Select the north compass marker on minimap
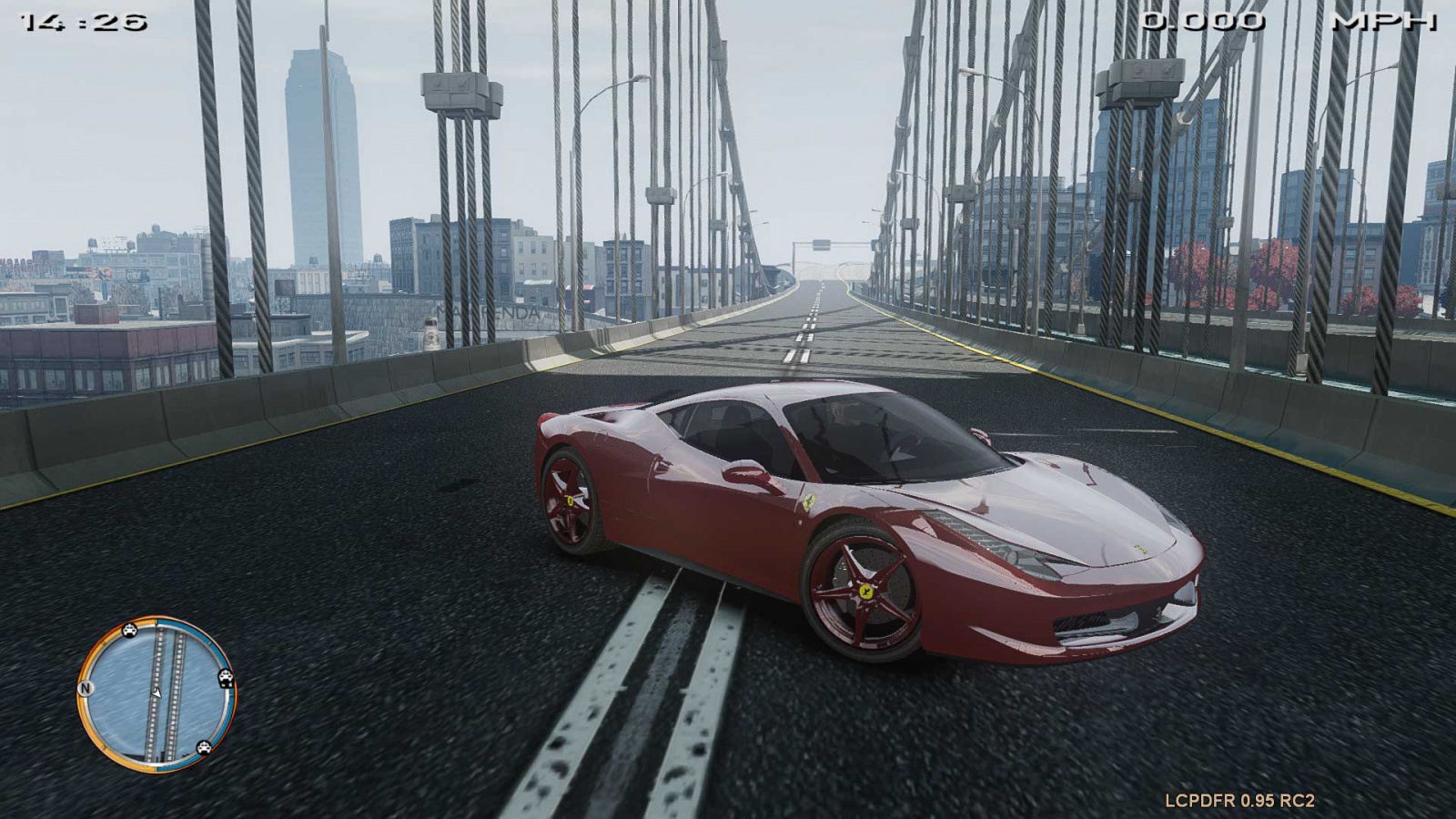Image resolution: width=1456 pixels, height=819 pixels. pos(86,688)
